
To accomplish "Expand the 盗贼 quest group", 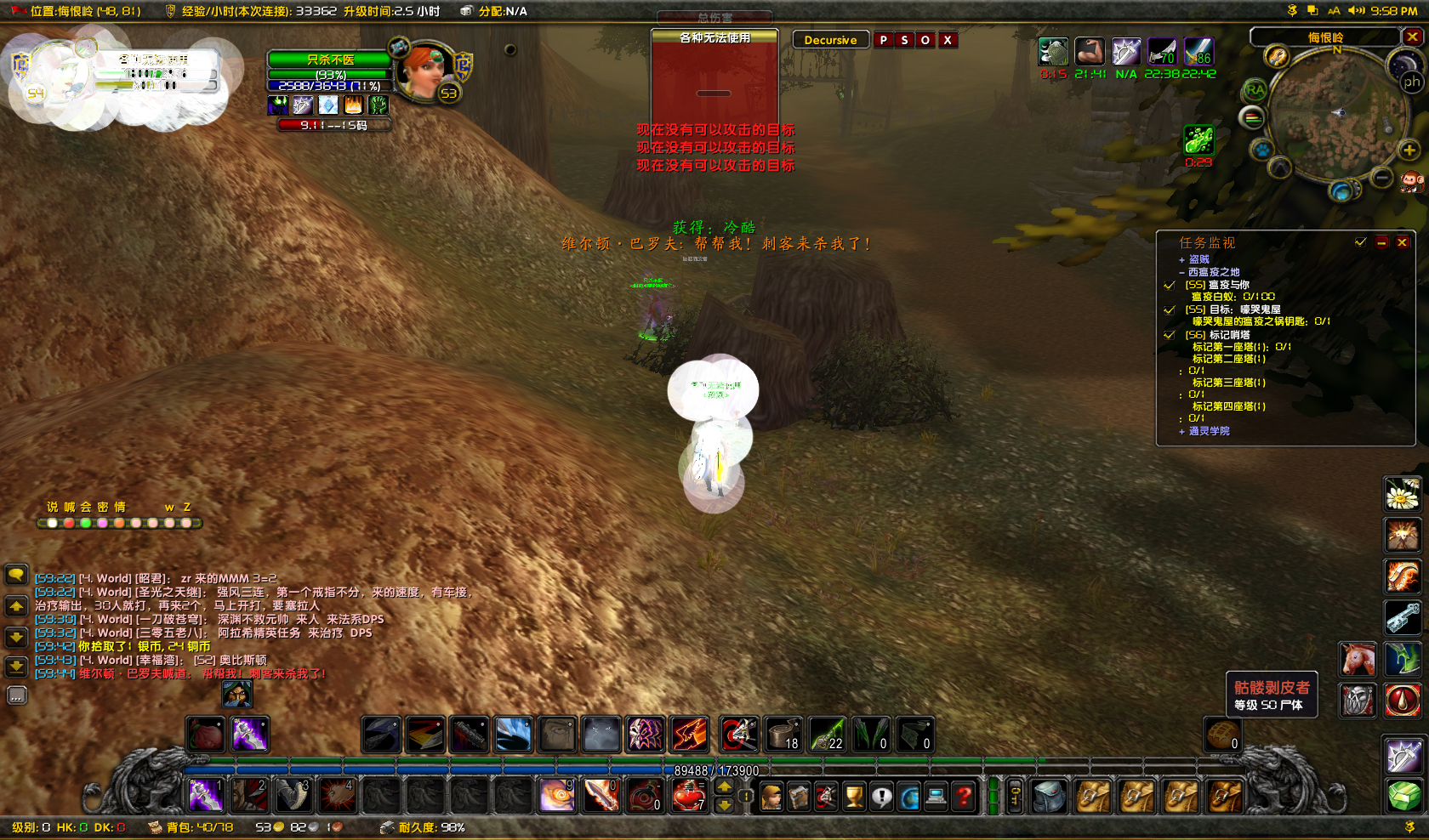I will click(x=1182, y=260).
